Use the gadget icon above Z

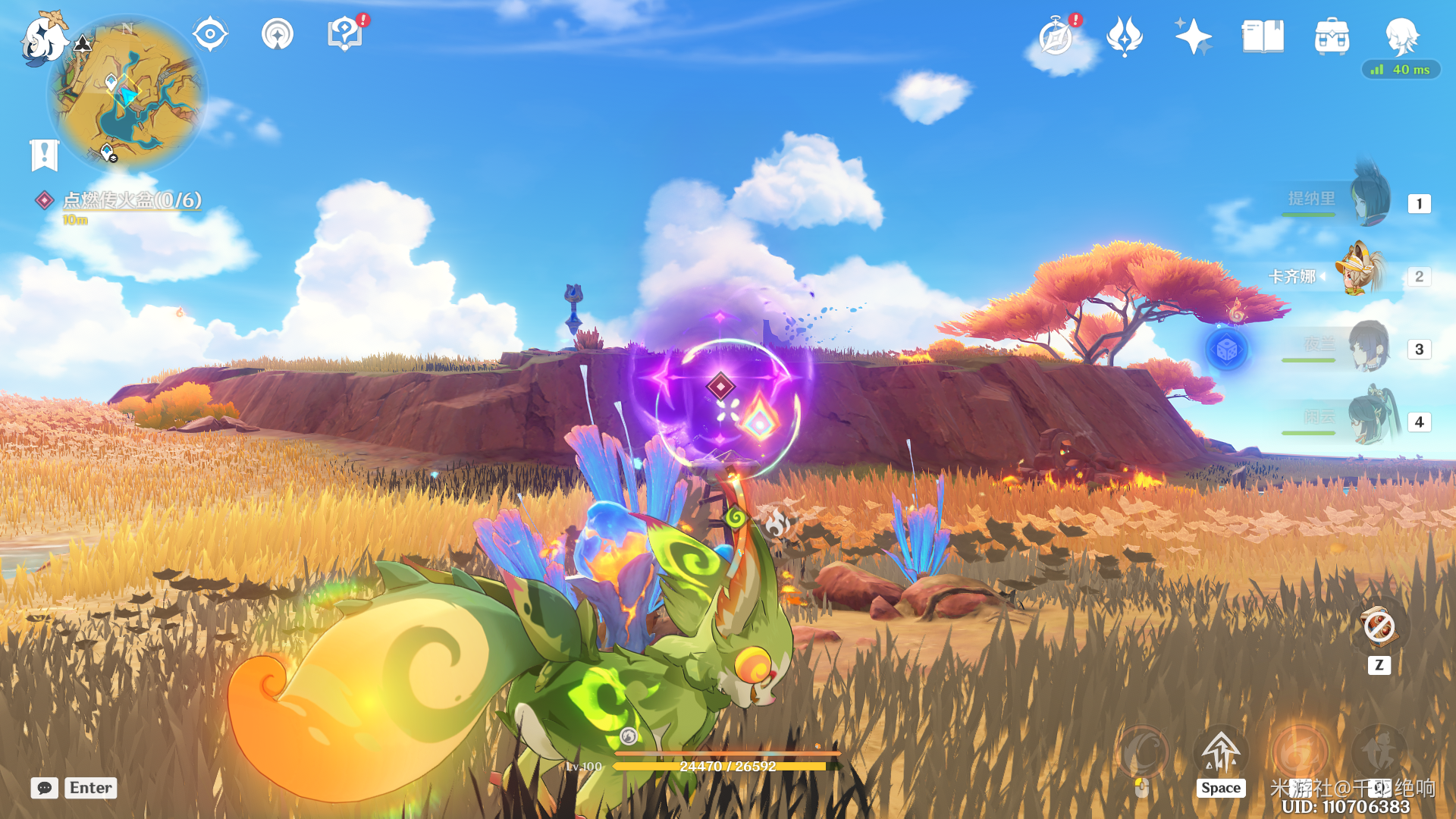click(1379, 627)
